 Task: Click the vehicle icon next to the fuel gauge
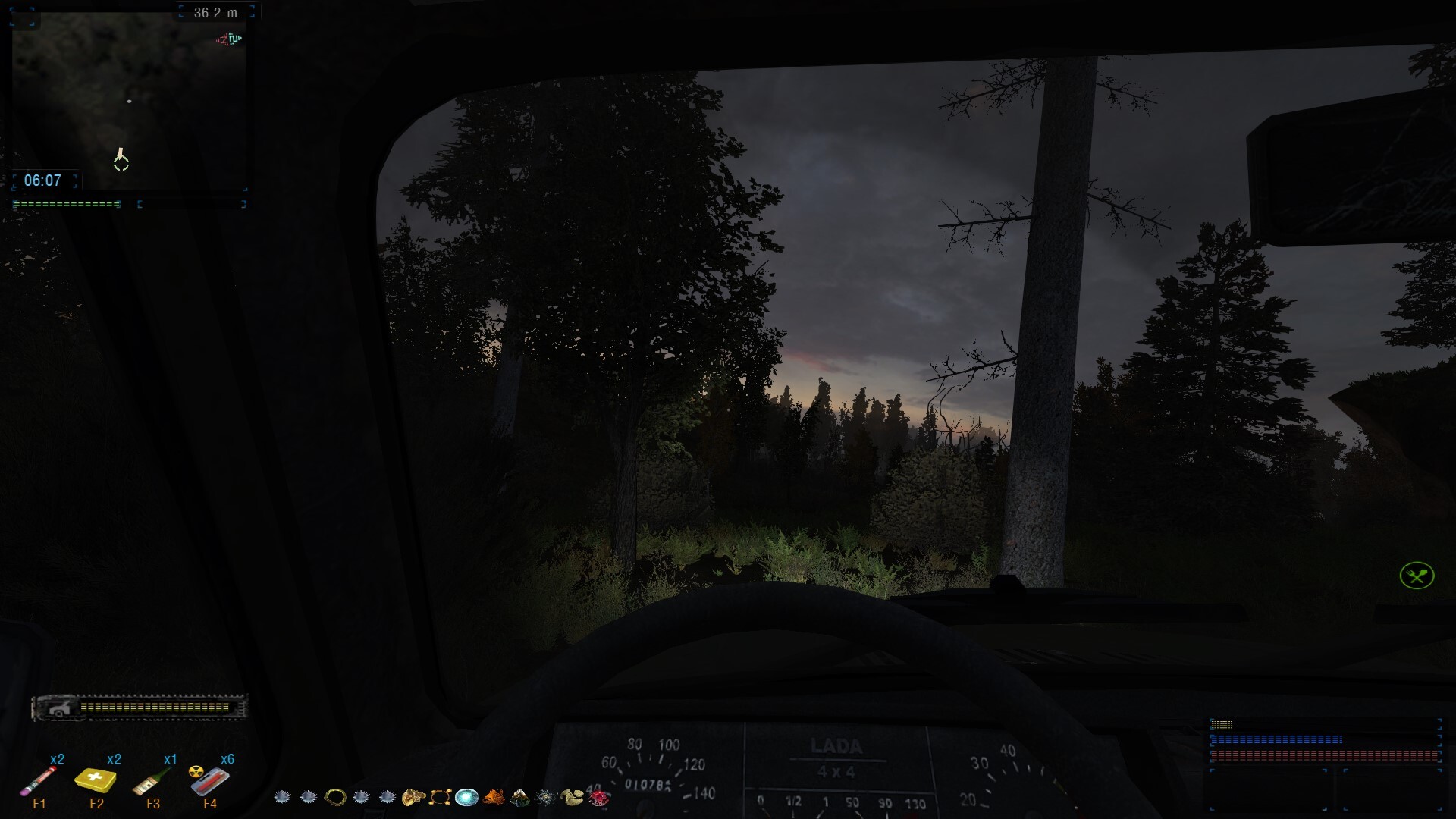59,706
